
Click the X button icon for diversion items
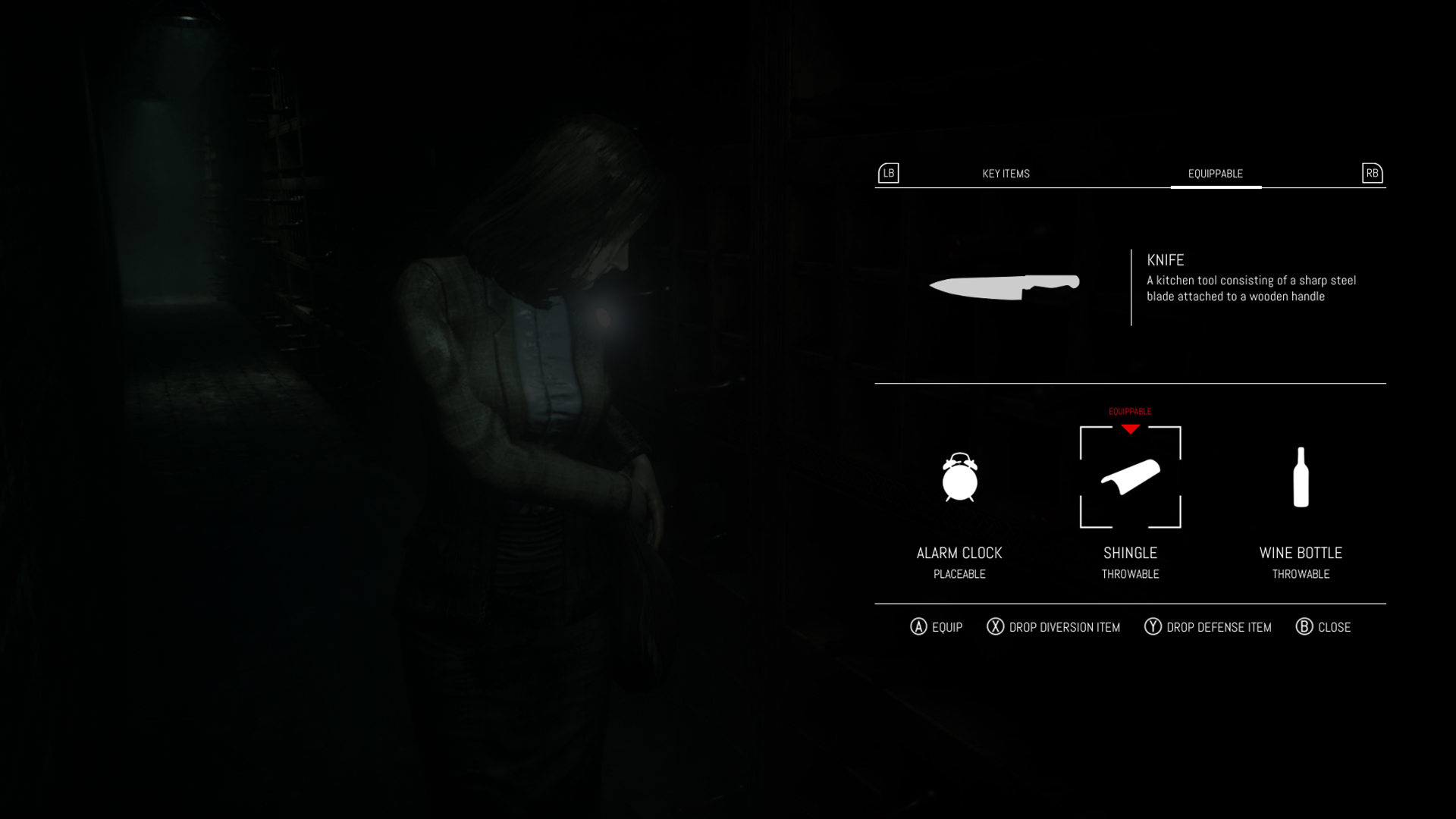tap(993, 627)
